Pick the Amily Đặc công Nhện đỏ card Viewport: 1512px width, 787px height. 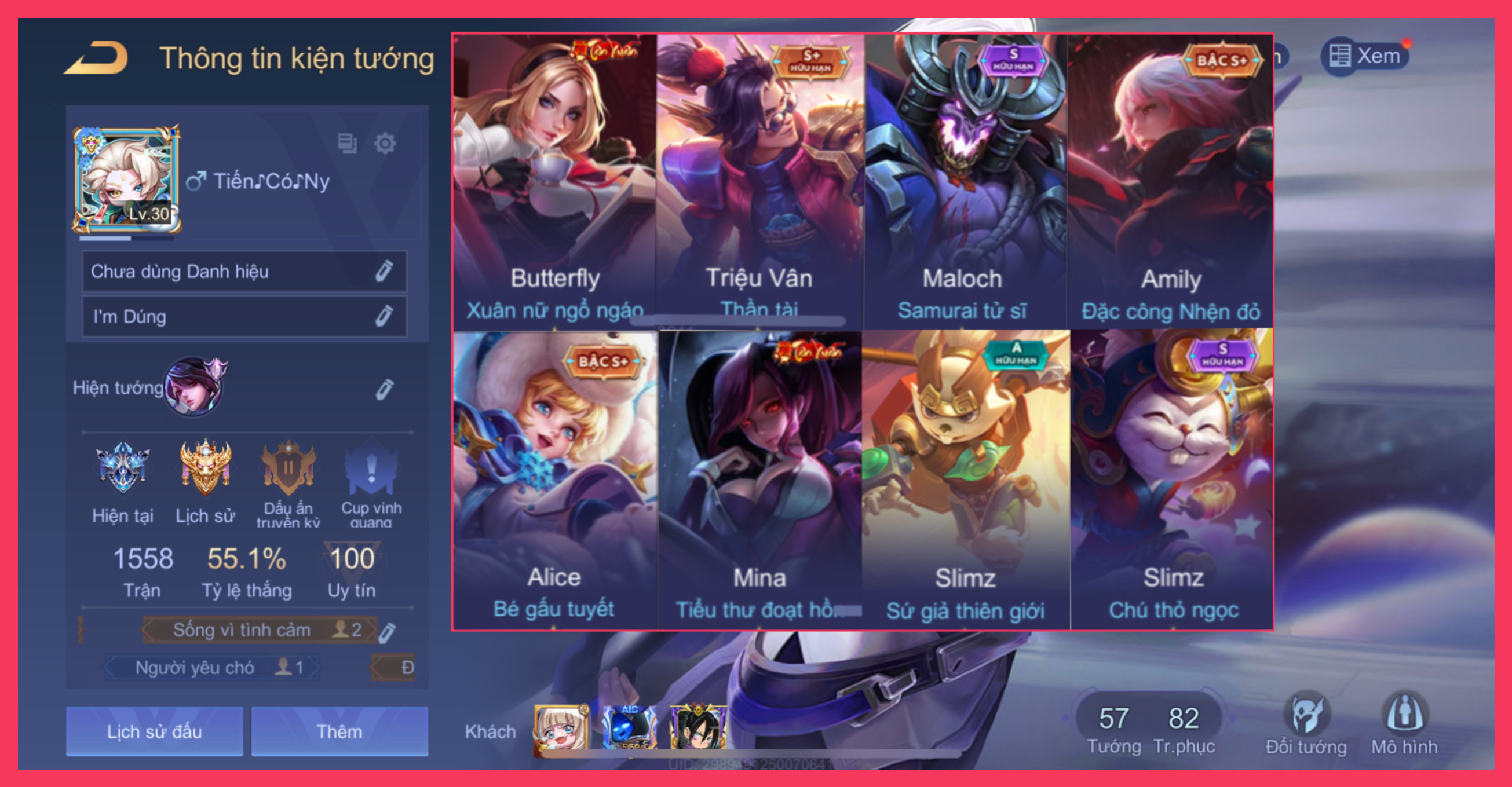point(1170,182)
